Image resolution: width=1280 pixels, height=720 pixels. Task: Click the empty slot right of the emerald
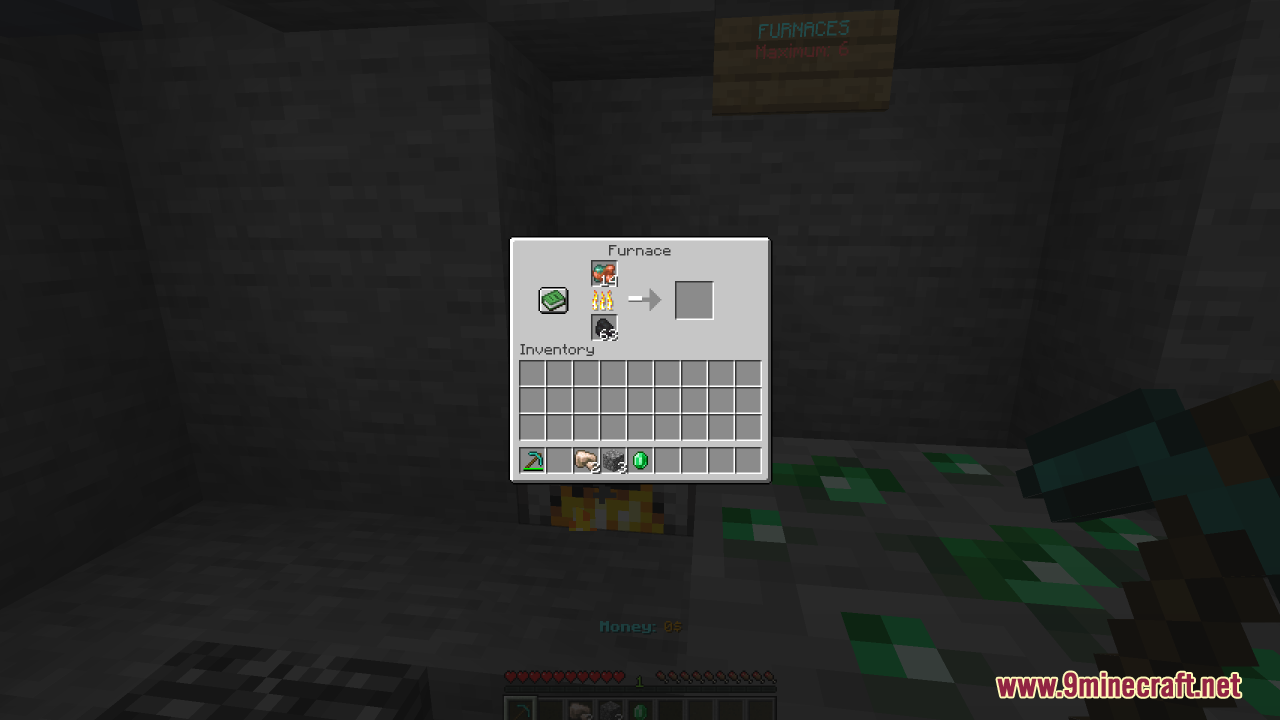[x=667, y=460]
